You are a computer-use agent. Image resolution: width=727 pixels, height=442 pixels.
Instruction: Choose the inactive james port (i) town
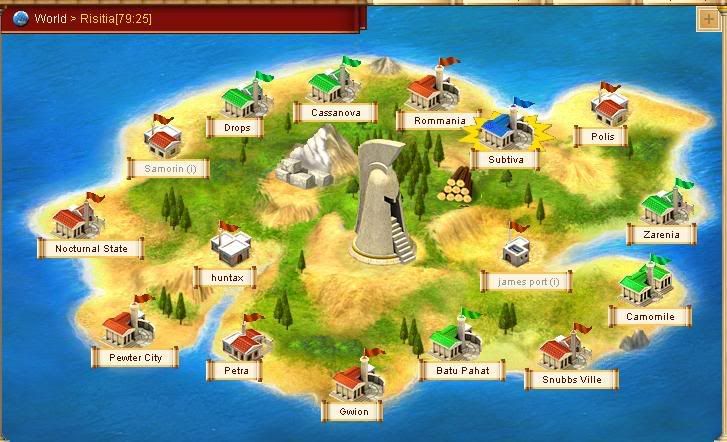click(x=527, y=281)
